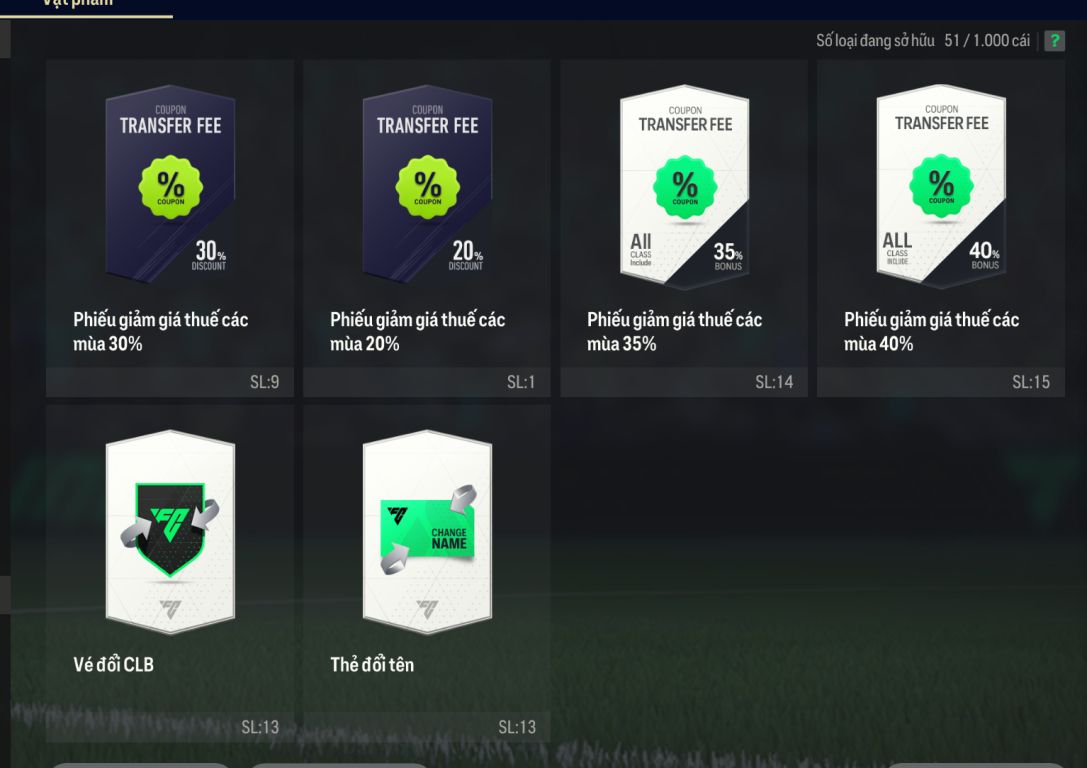The image size is (1087, 768).
Task: Click the green question mark help icon
Action: pyautogui.click(x=1055, y=41)
